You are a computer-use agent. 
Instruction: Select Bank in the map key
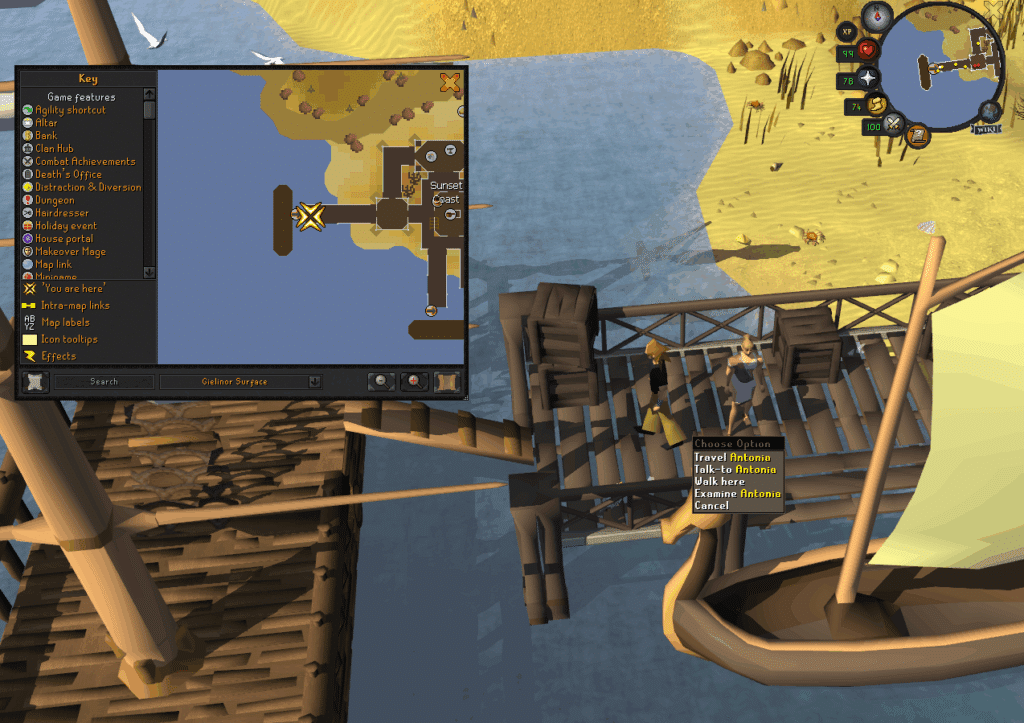point(46,135)
